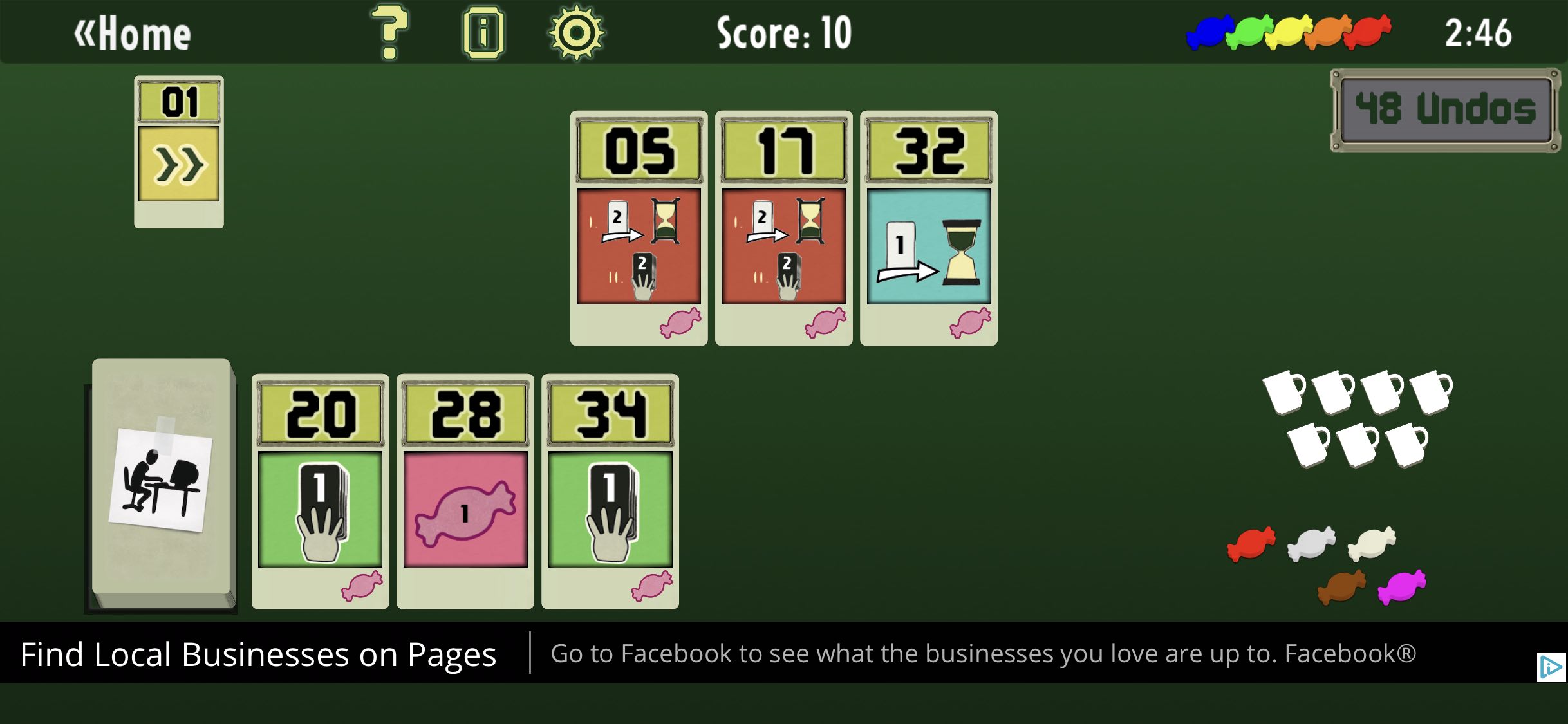The image size is (1568, 724).
Task: Play the green hand card 34
Action: 610,491
